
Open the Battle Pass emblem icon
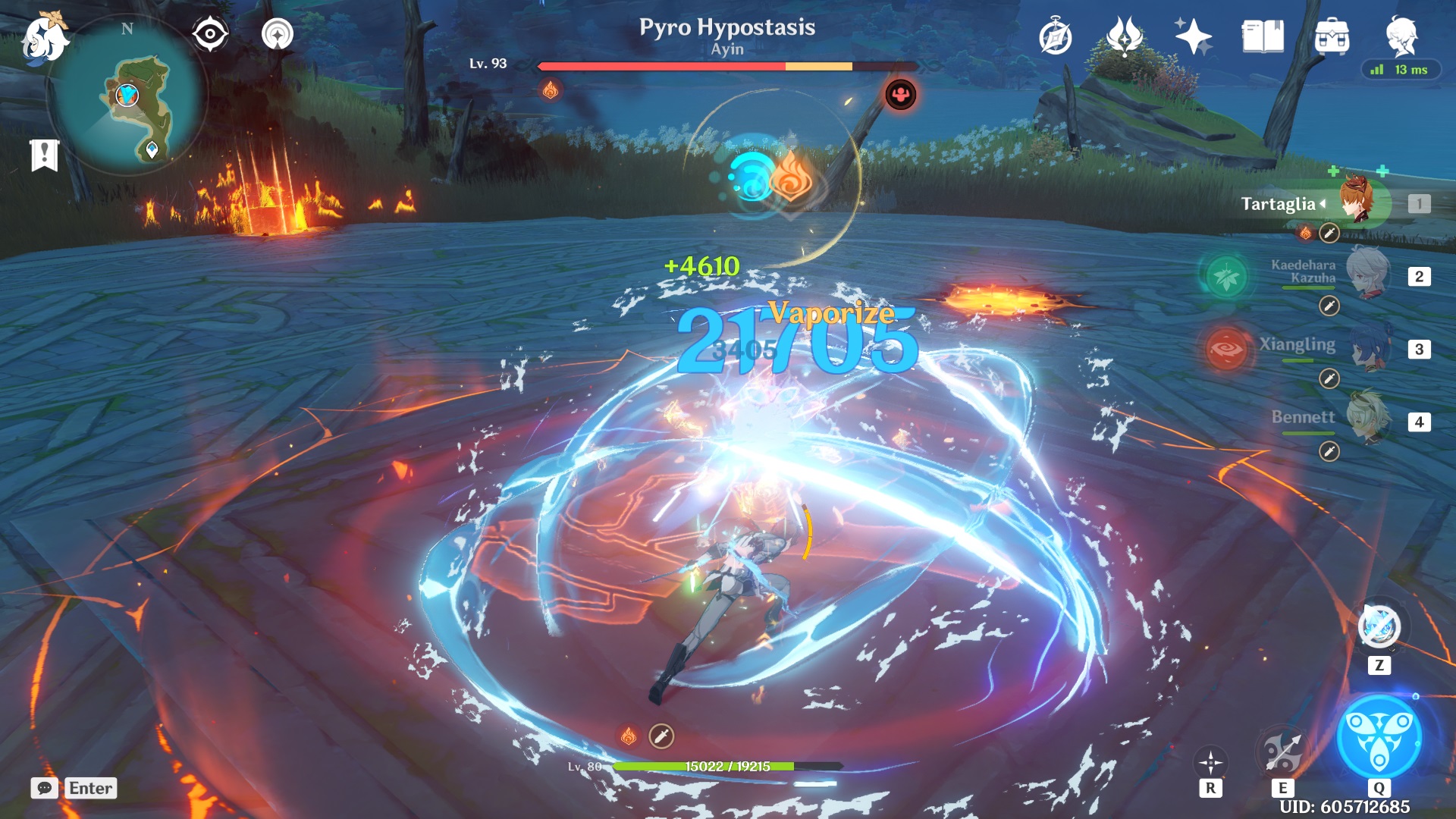1122,33
